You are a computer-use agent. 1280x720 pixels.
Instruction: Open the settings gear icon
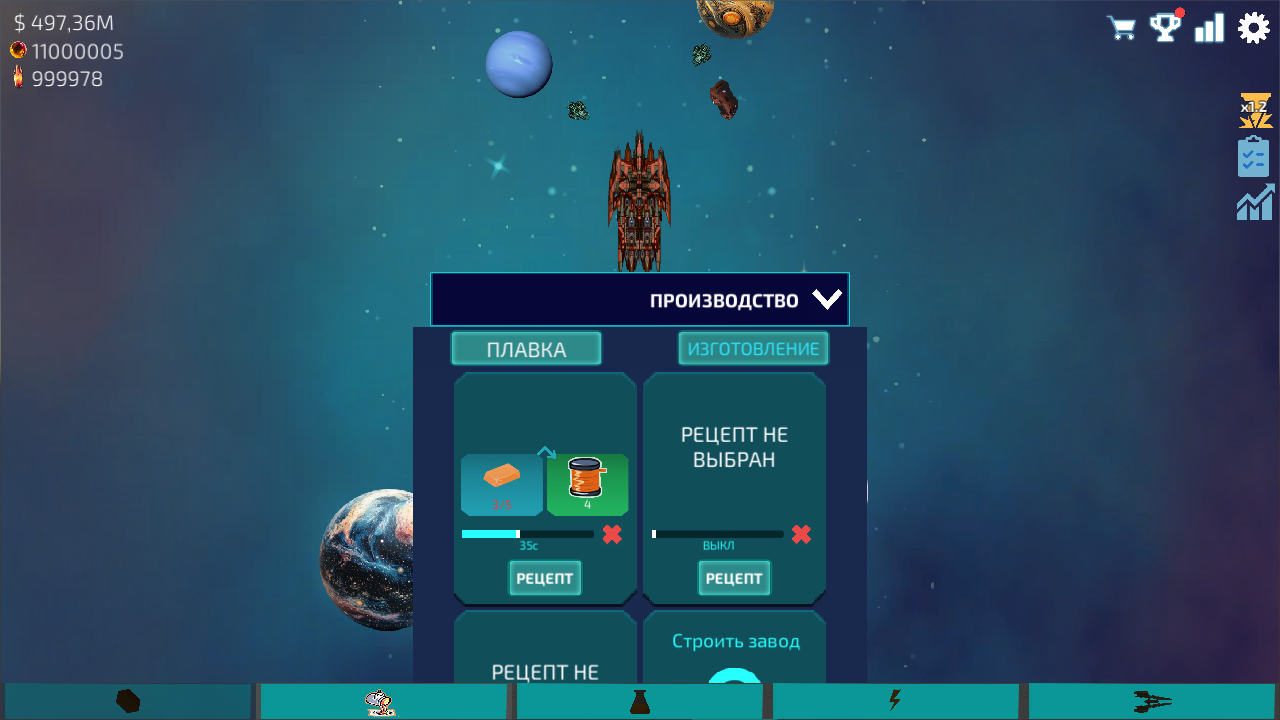1253,27
